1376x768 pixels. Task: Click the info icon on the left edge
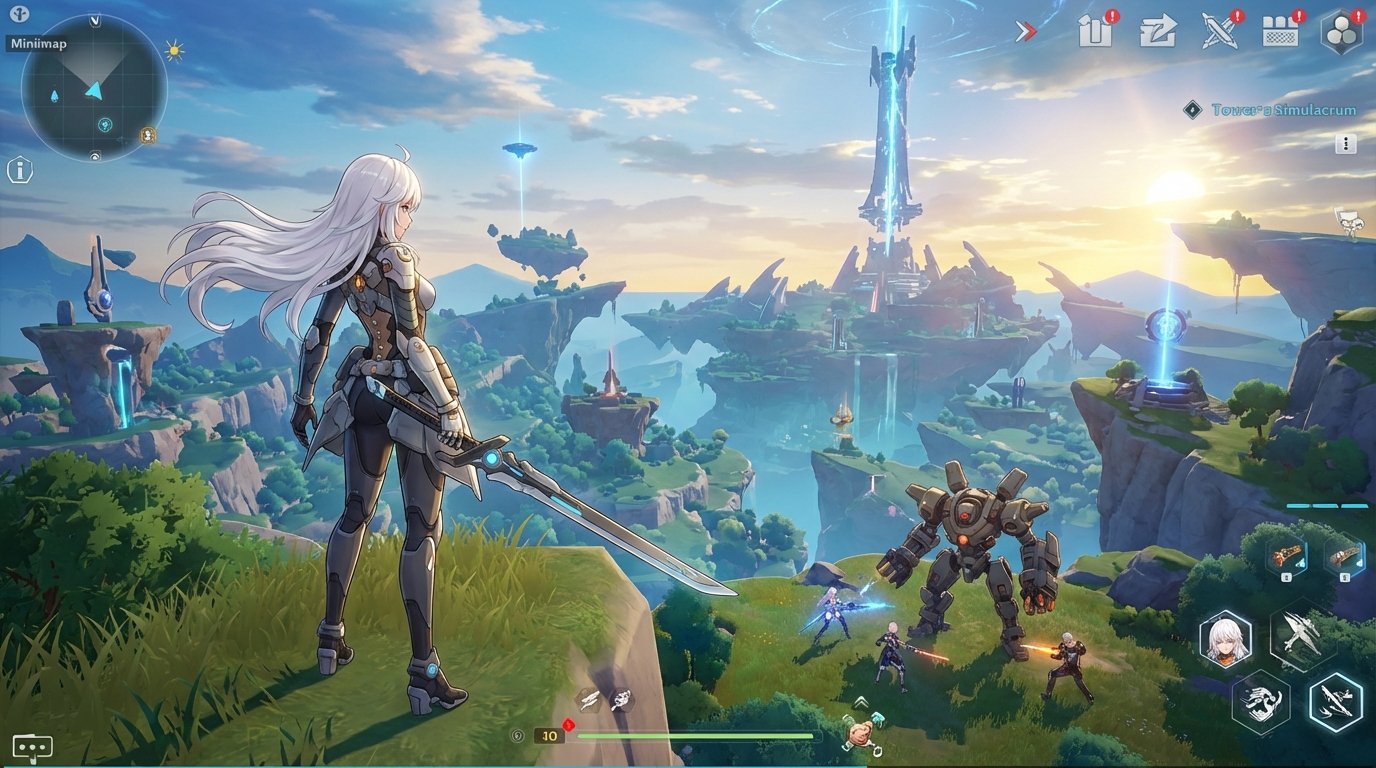pos(18,170)
